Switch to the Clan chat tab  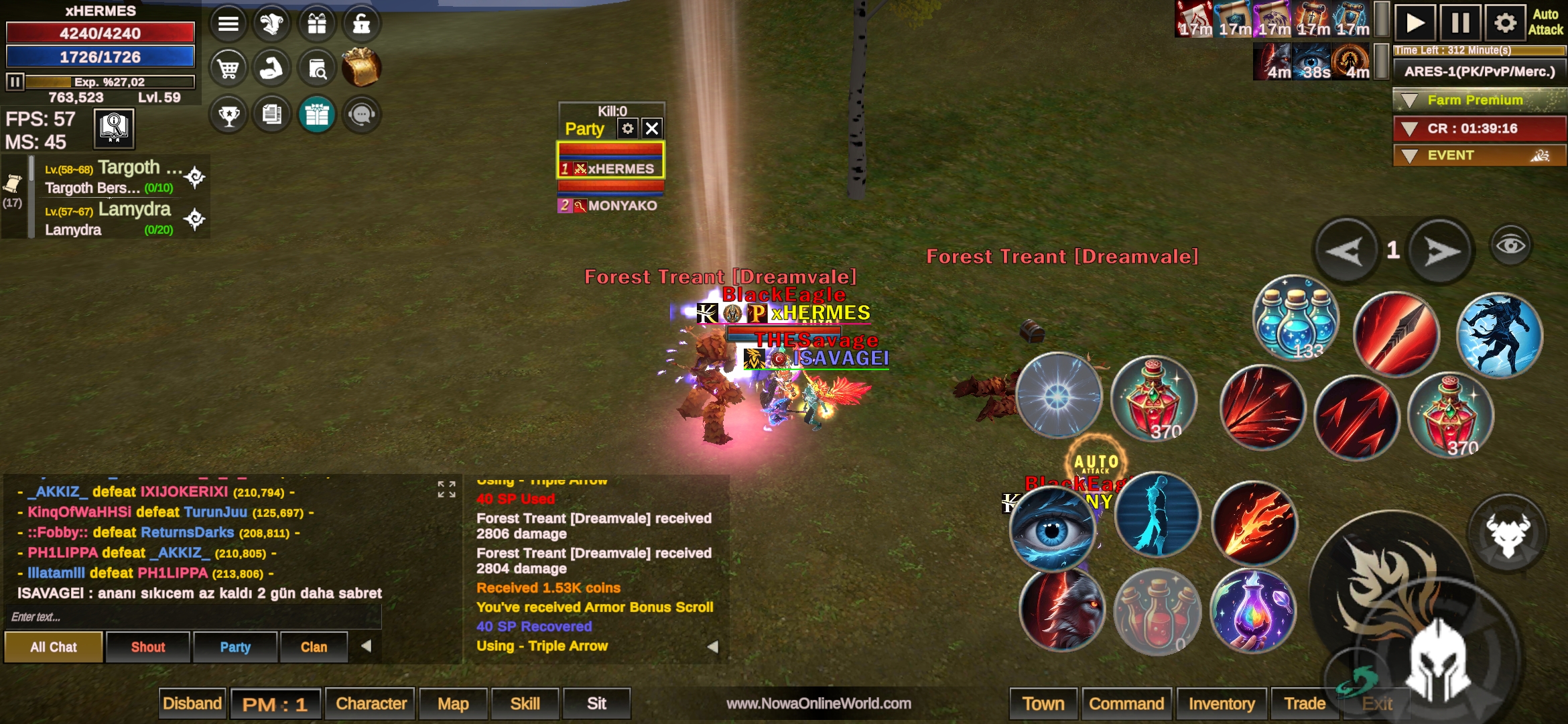coord(314,647)
